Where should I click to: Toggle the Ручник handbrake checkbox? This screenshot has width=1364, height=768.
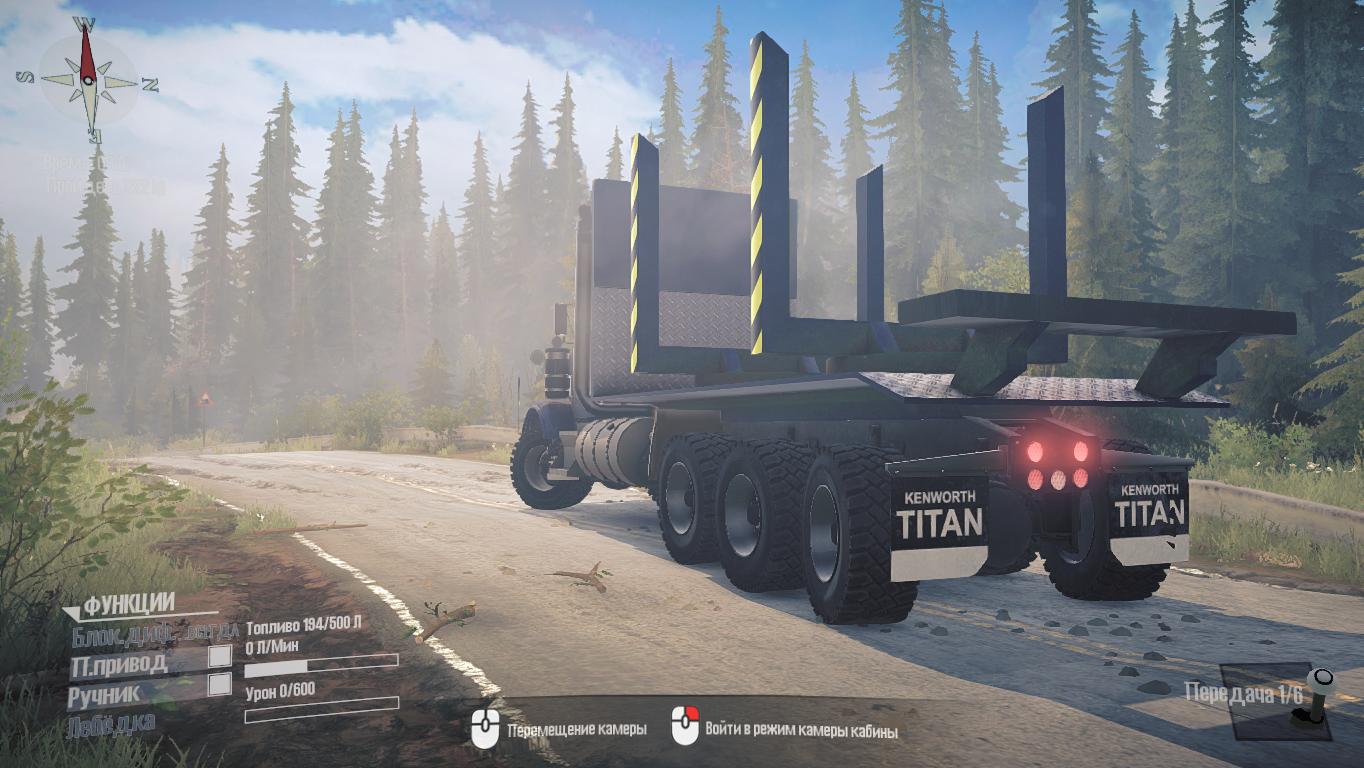219,685
